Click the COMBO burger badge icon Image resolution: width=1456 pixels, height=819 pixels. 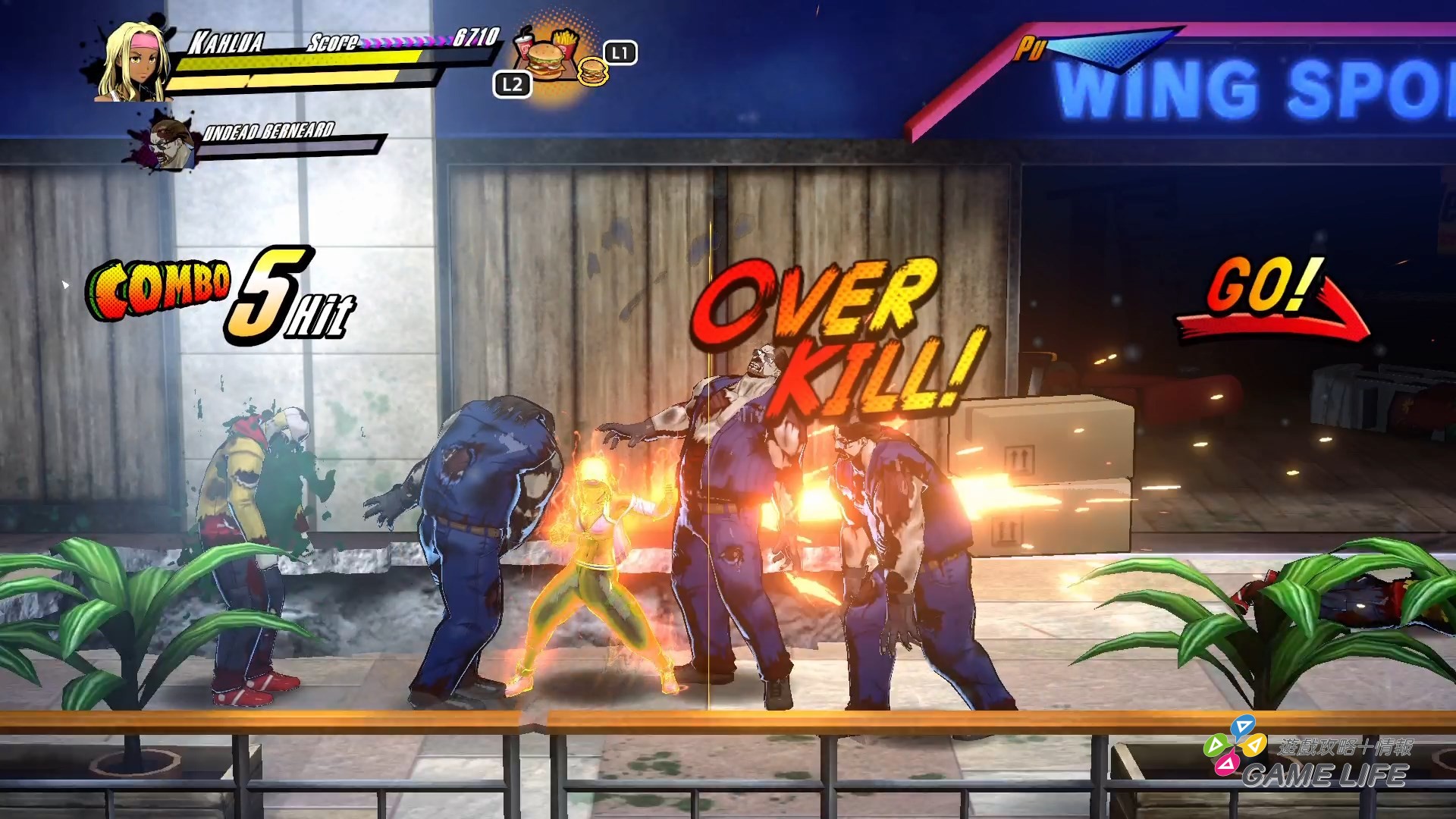(x=158, y=288)
